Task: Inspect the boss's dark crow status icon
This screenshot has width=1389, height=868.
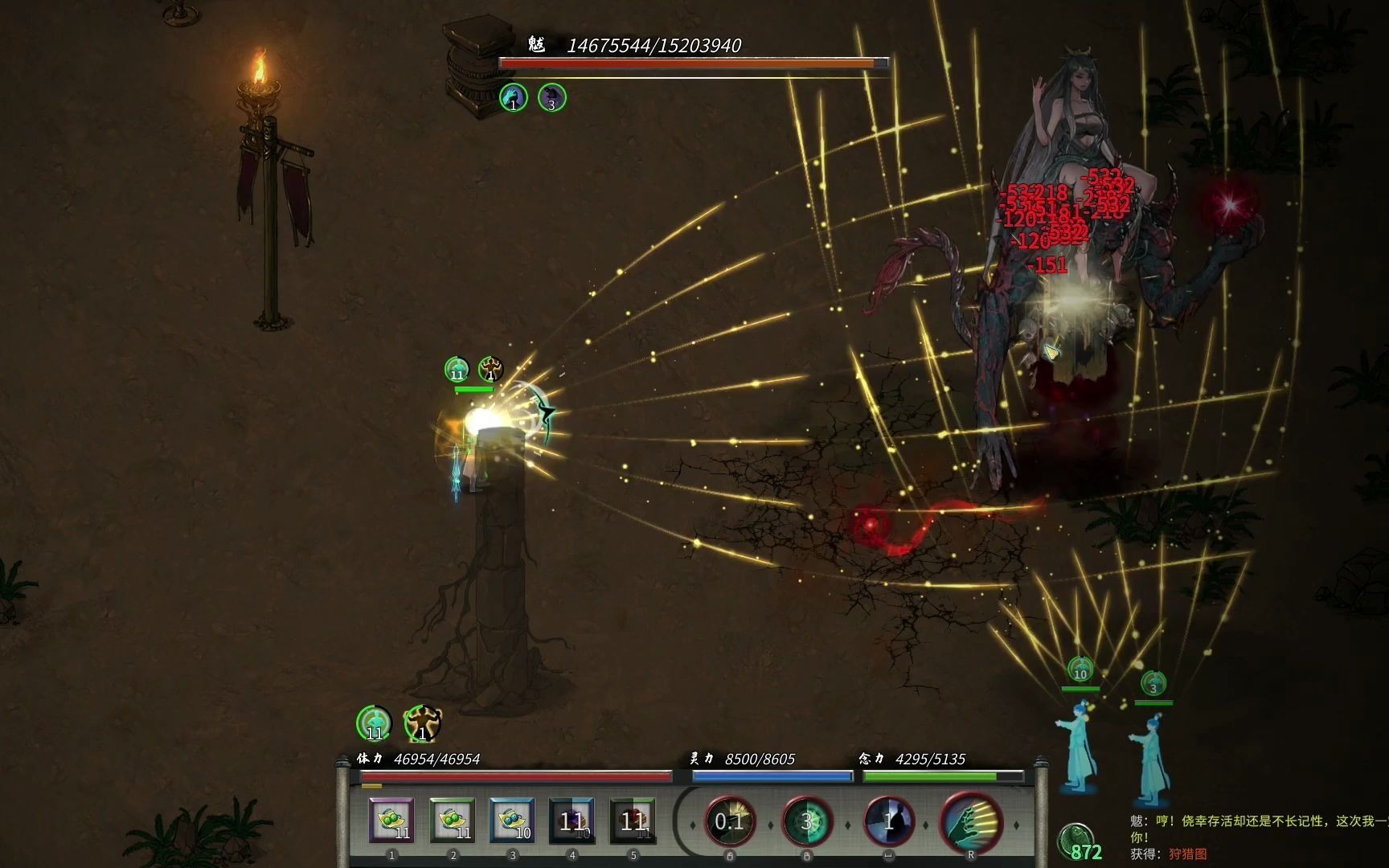Action: tap(551, 97)
